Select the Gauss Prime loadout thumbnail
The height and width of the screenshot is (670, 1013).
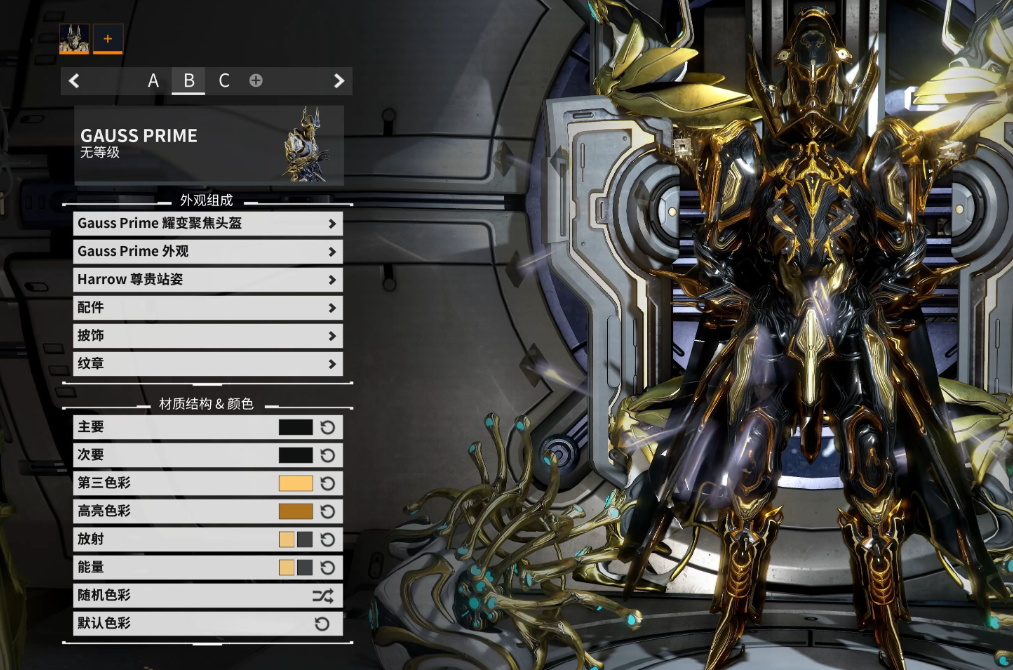click(75, 39)
